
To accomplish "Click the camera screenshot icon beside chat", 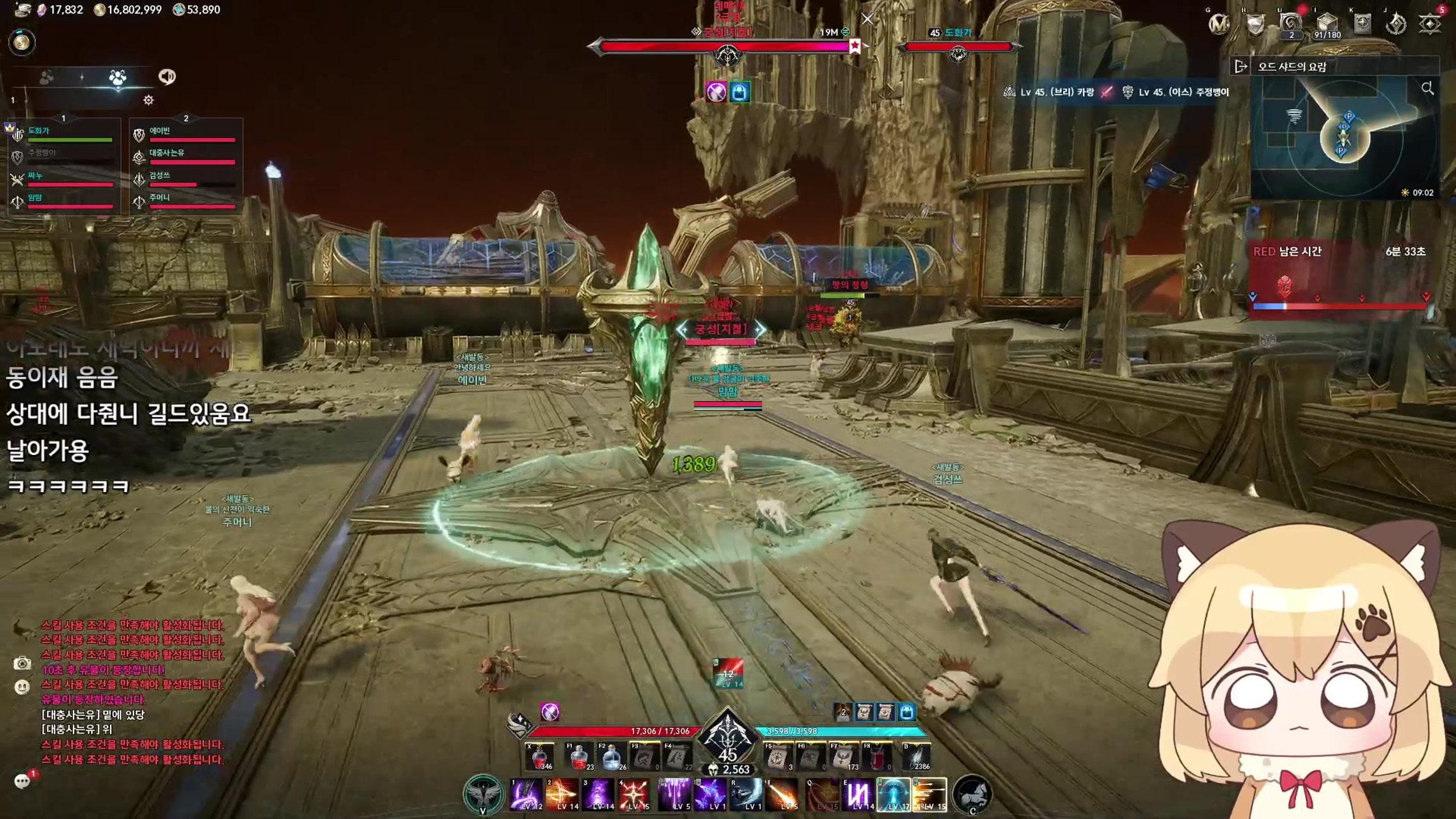I will tap(22, 664).
